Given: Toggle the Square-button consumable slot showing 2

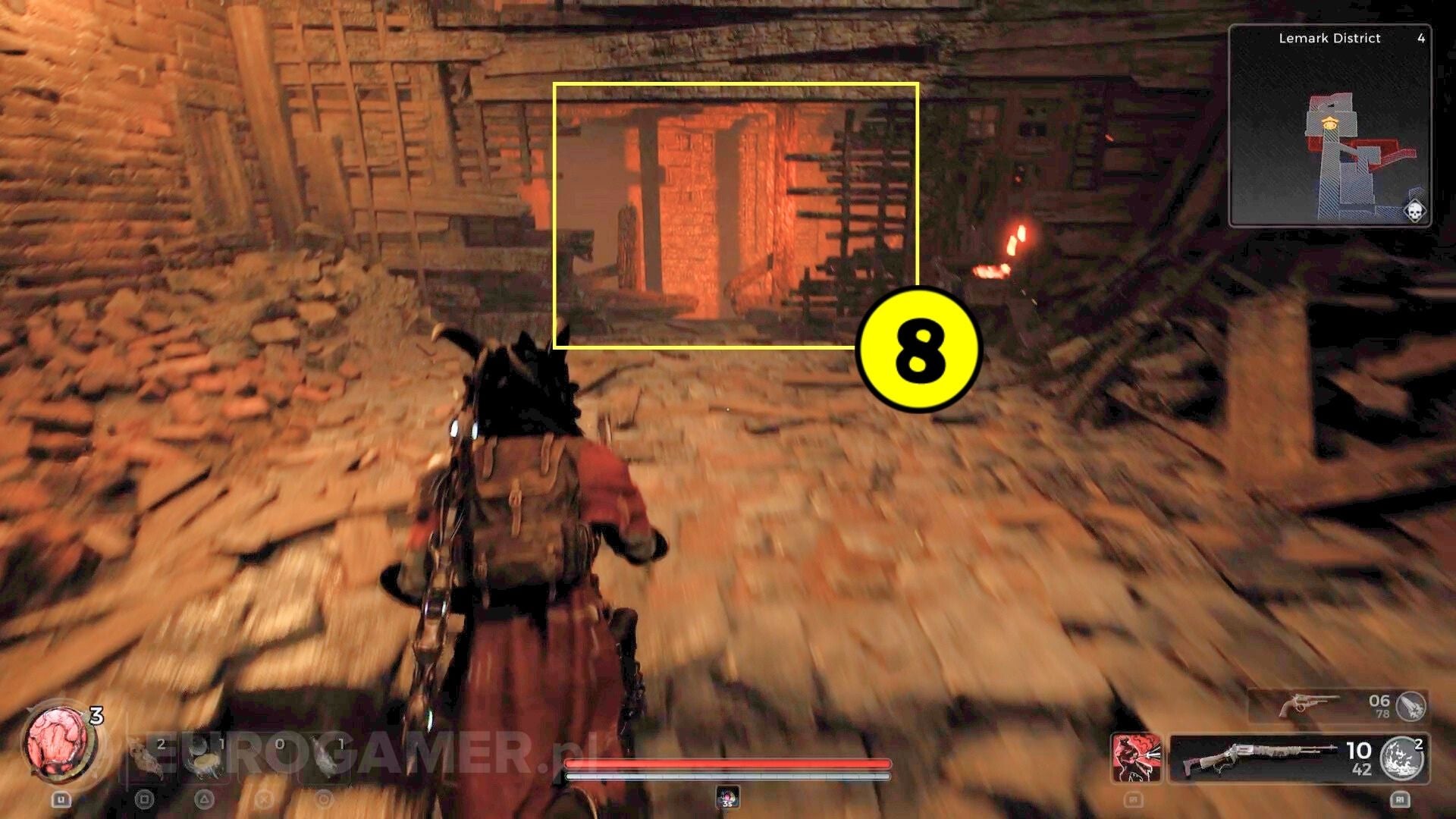Looking at the screenshot, I should 147,758.
